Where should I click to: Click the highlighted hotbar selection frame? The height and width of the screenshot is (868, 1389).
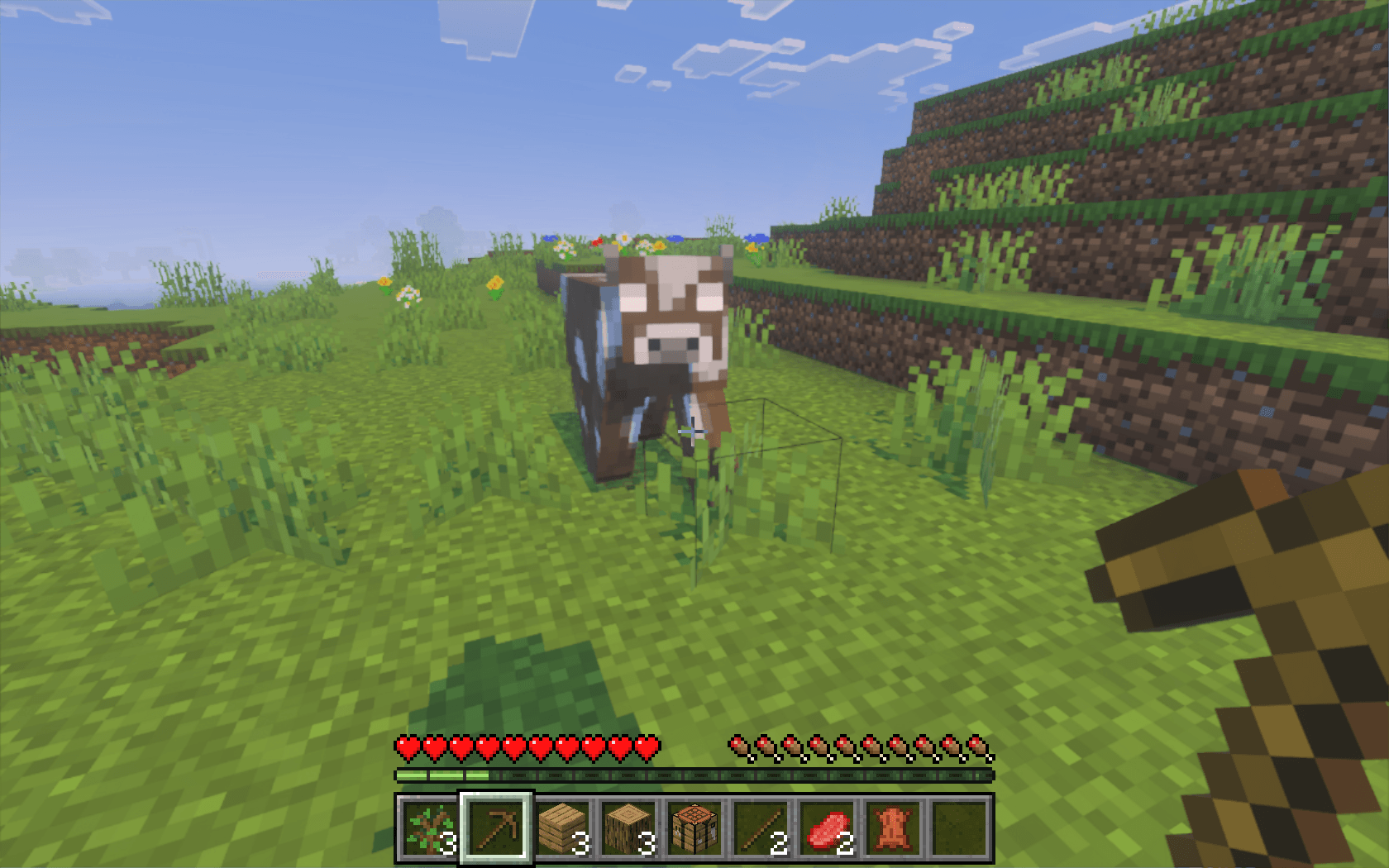[496, 829]
